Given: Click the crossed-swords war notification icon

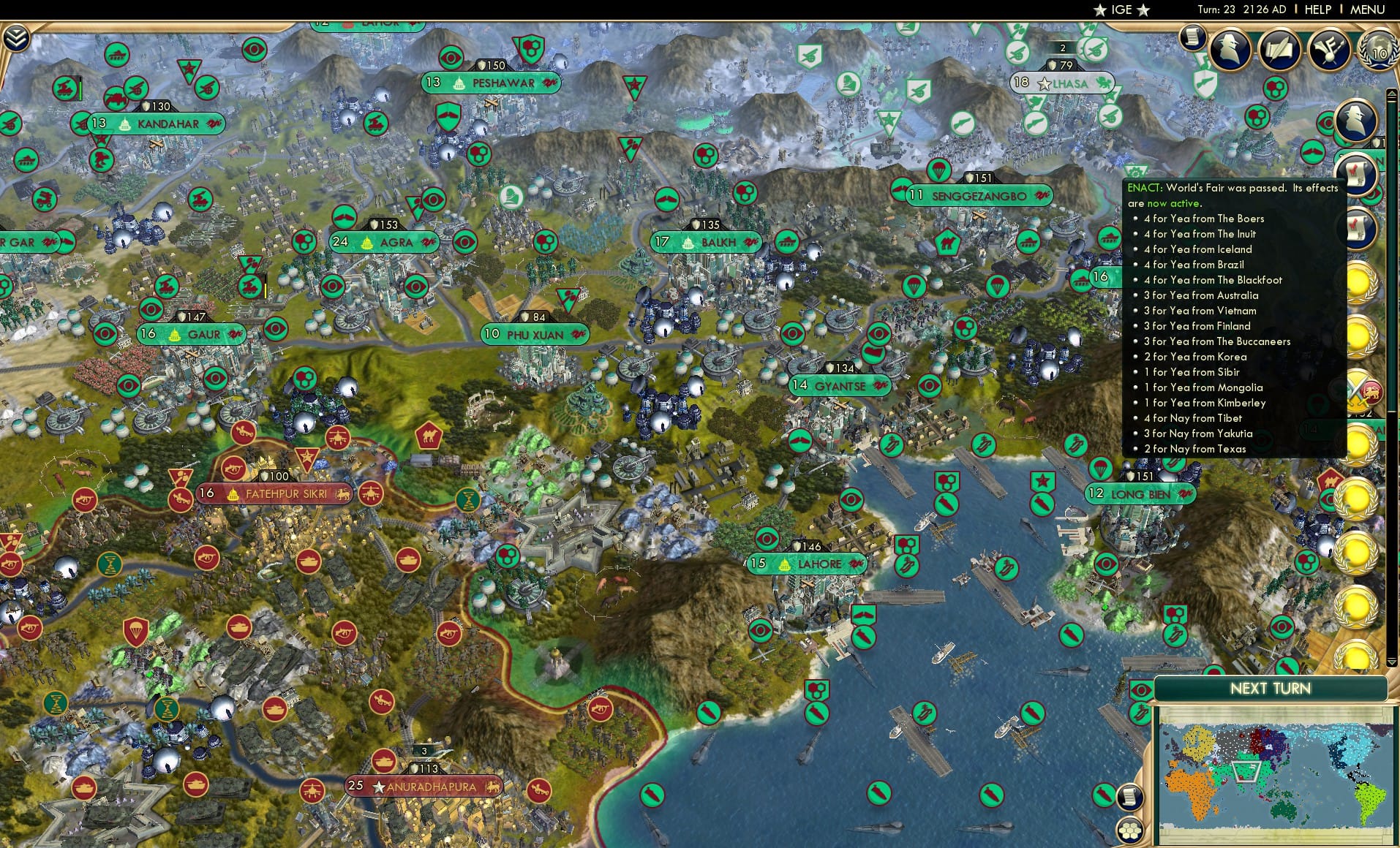Looking at the screenshot, I should 1361,389.
